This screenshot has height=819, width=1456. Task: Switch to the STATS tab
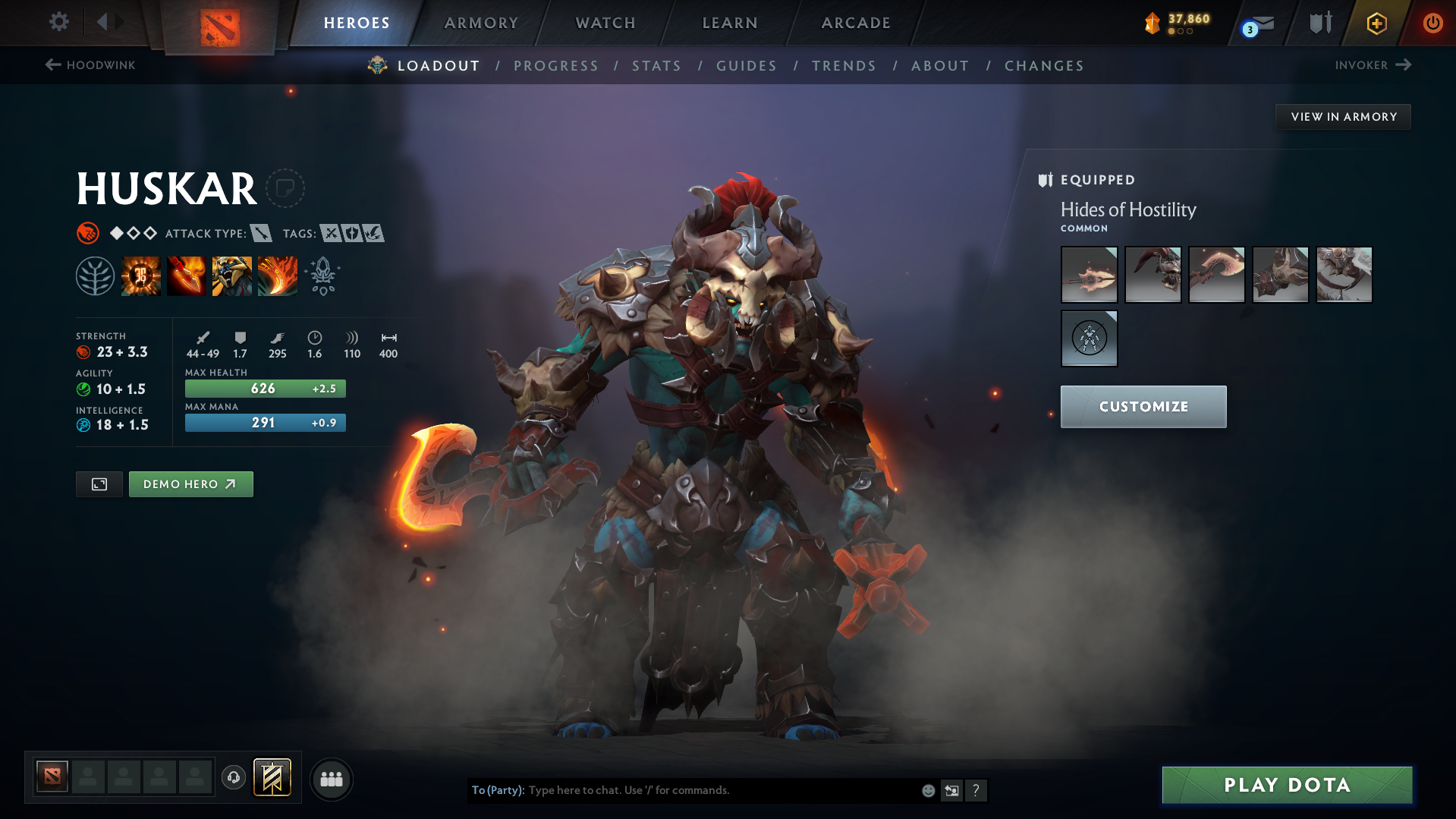pyautogui.click(x=656, y=66)
